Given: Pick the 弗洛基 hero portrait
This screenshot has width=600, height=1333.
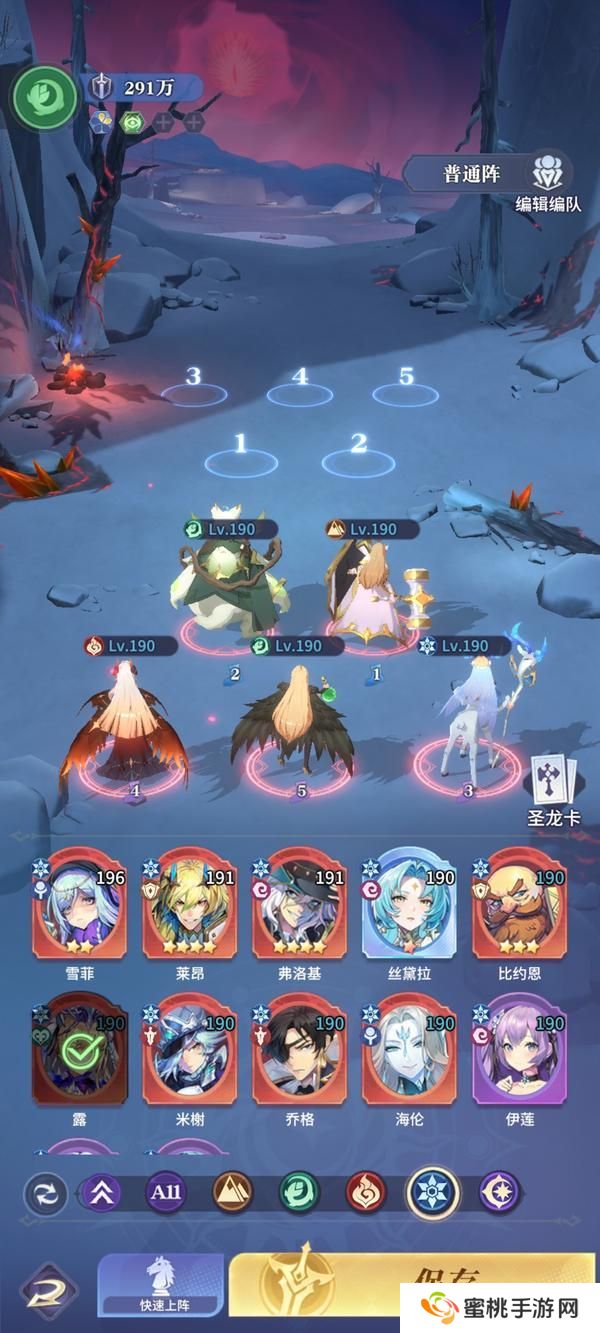Looking at the screenshot, I should pos(299,903).
